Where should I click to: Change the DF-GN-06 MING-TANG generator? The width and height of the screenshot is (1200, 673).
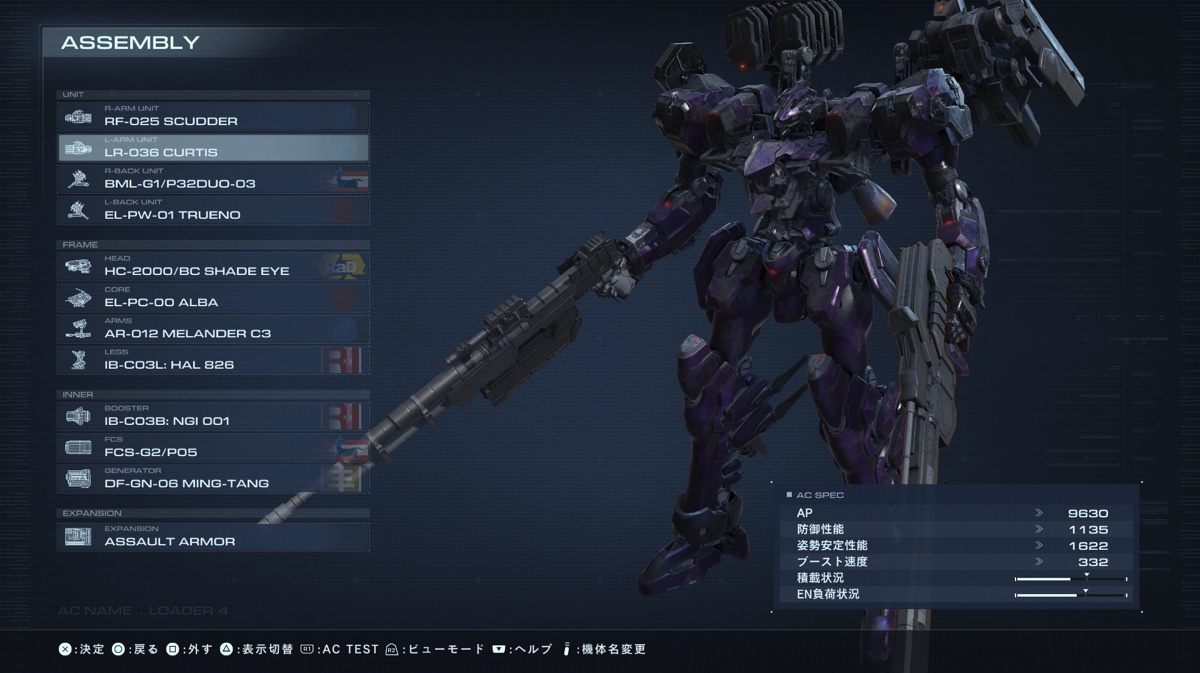click(x=213, y=478)
